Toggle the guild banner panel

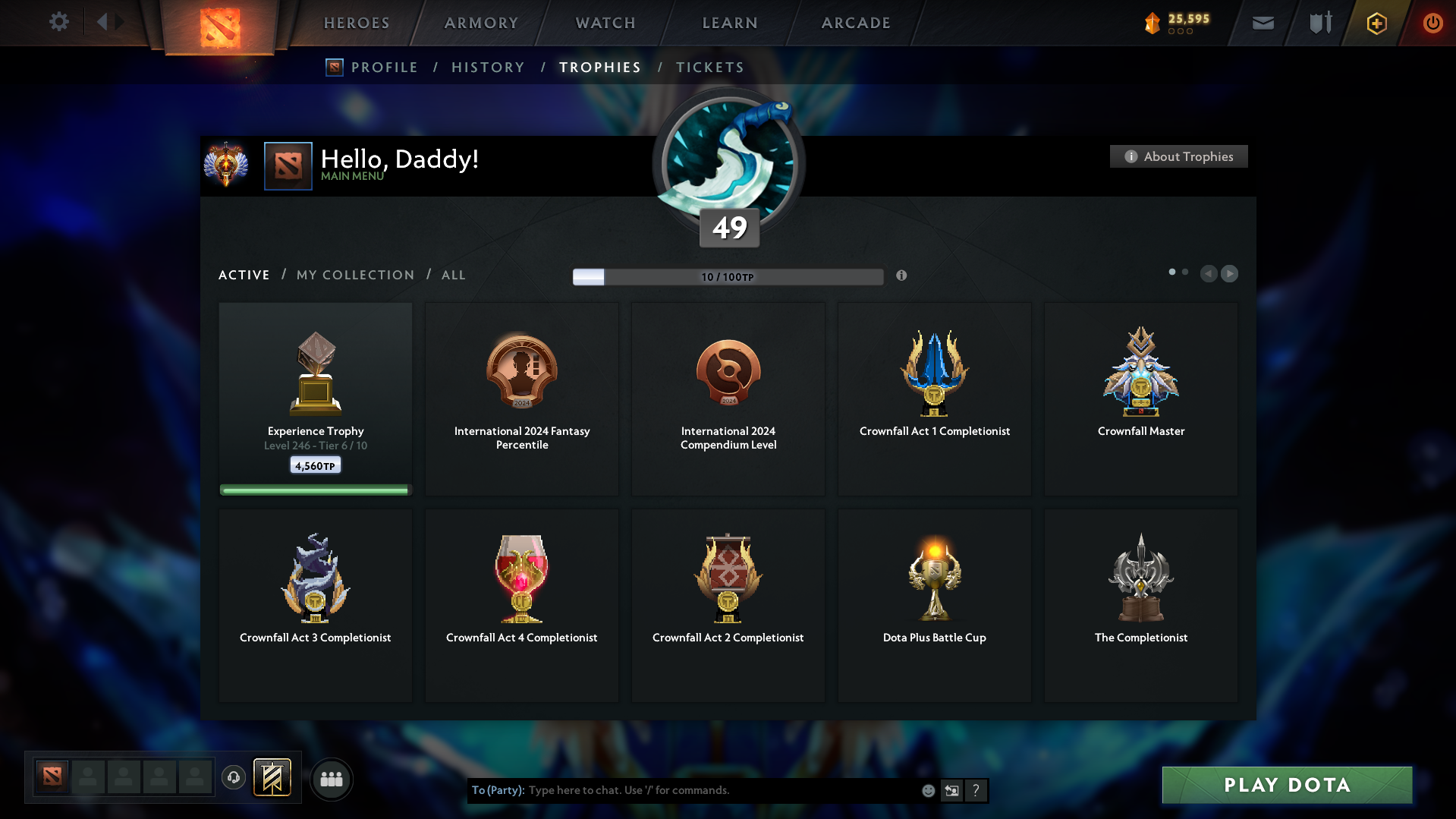(x=273, y=778)
